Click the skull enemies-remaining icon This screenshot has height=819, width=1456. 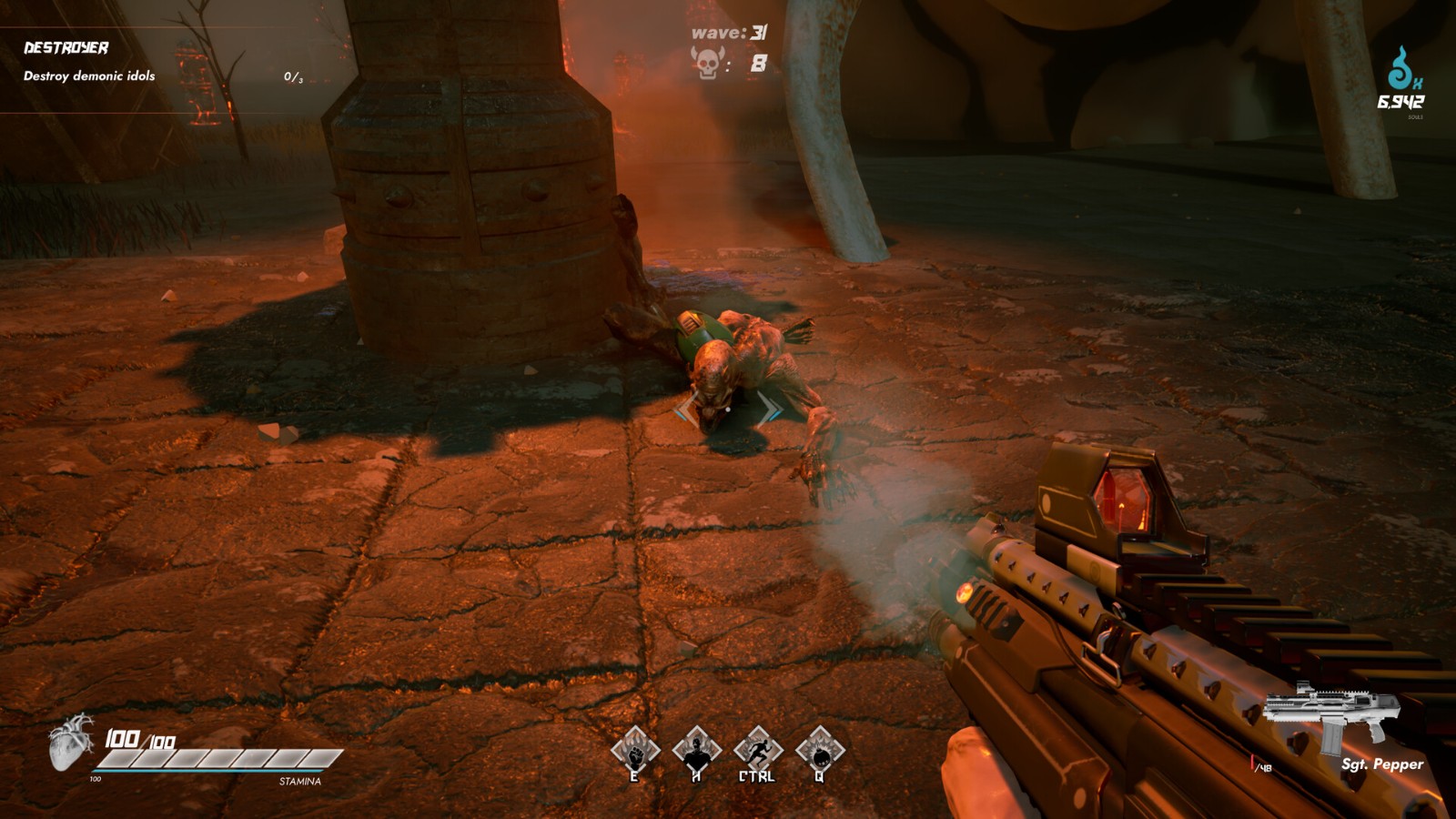click(708, 64)
